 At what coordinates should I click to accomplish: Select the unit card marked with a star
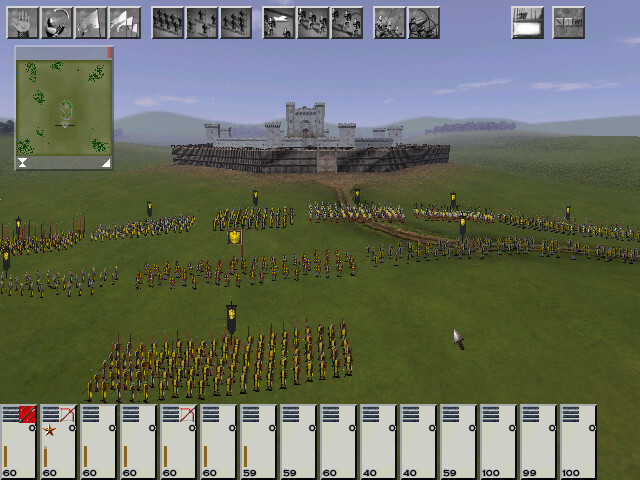coord(59,442)
